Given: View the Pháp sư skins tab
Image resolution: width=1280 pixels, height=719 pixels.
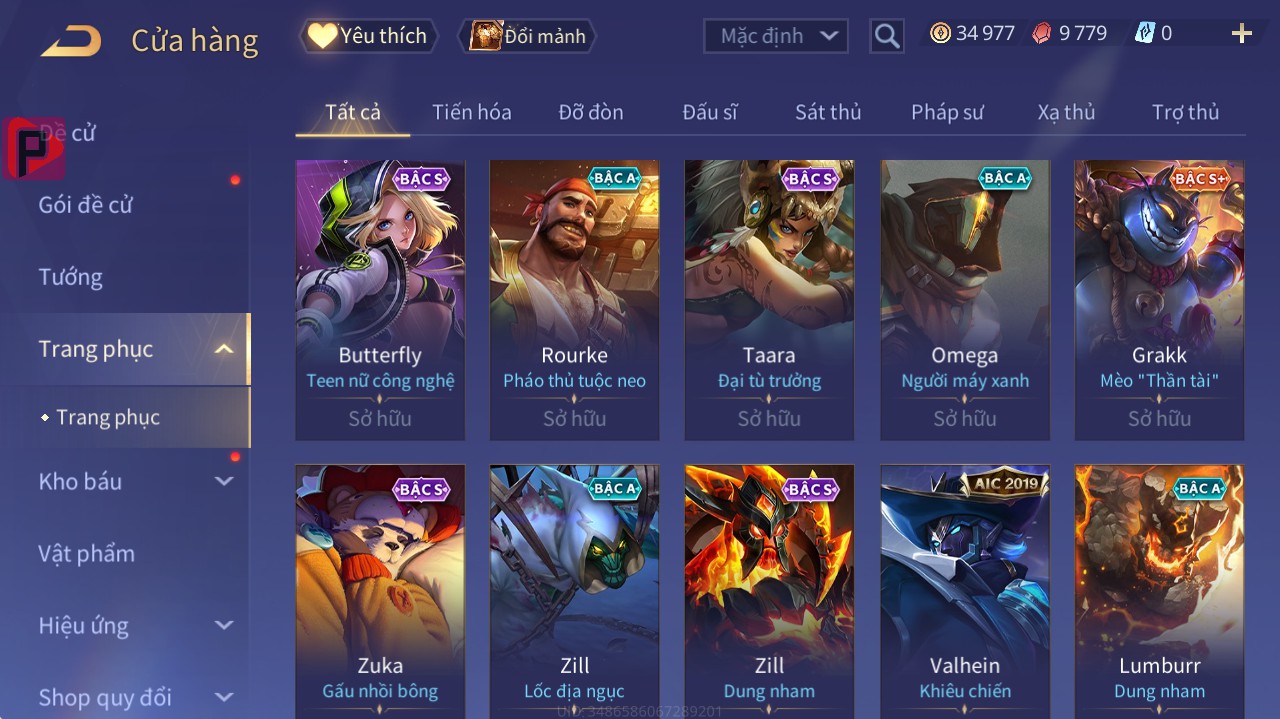Looking at the screenshot, I should tap(946, 112).
